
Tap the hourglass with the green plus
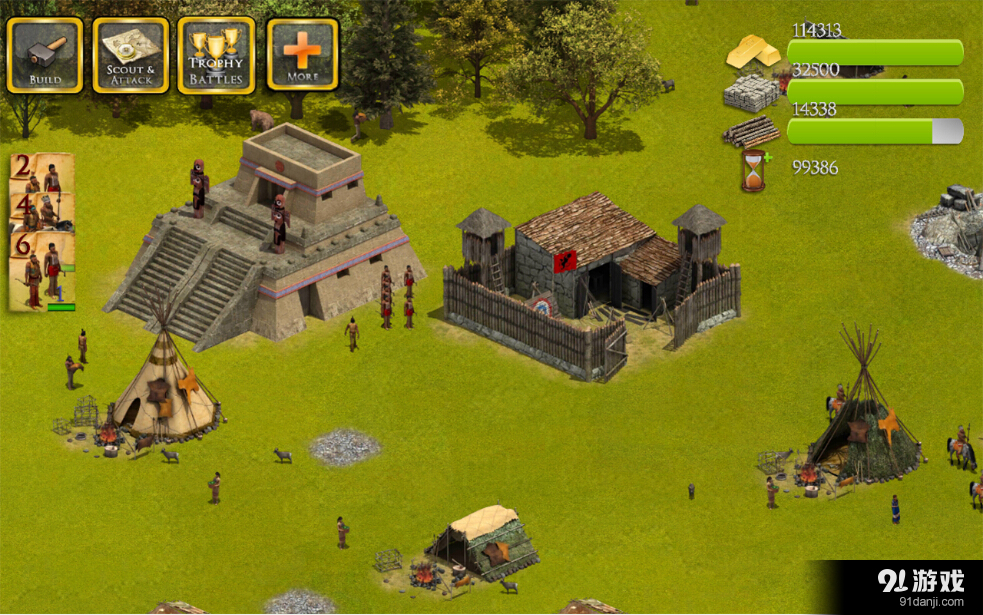coord(753,170)
